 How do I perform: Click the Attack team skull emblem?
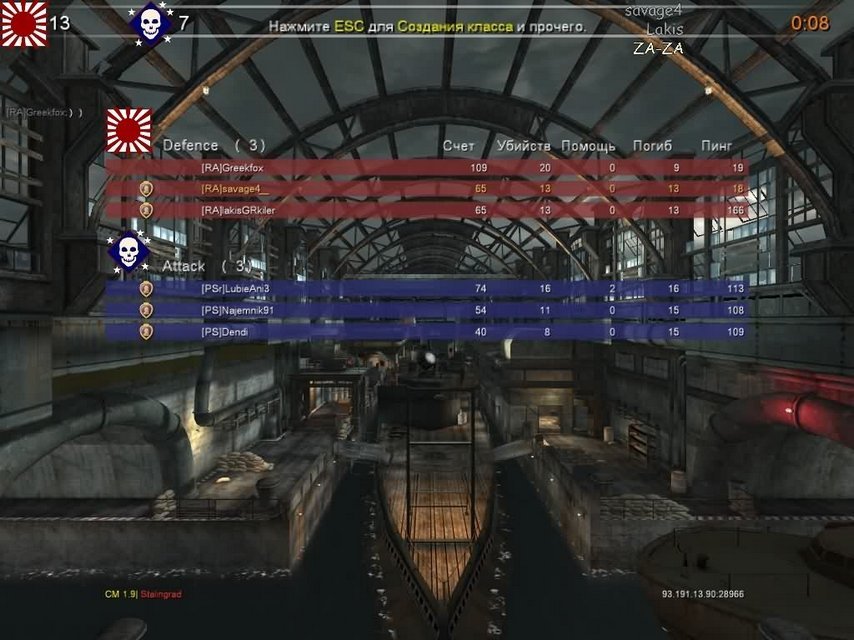(128, 252)
